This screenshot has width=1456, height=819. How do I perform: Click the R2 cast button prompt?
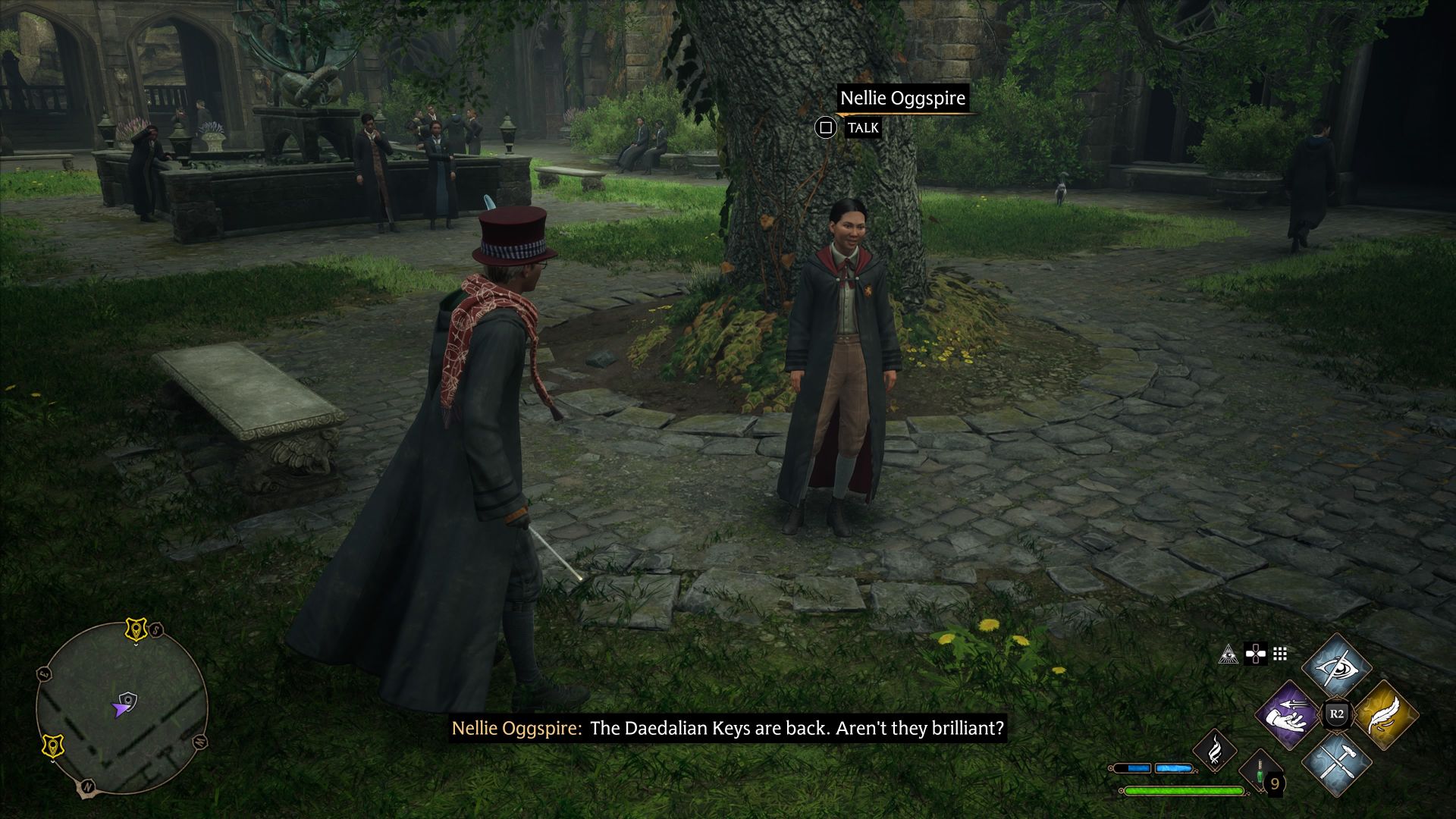point(1337,712)
